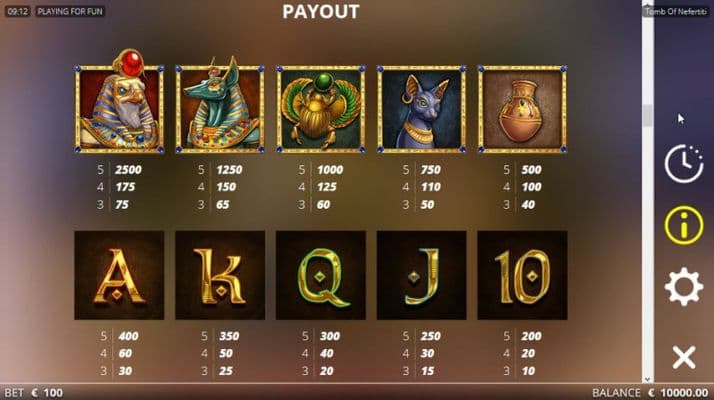Click the scrollbar down arrow
The image size is (714, 400).
click(648, 379)
